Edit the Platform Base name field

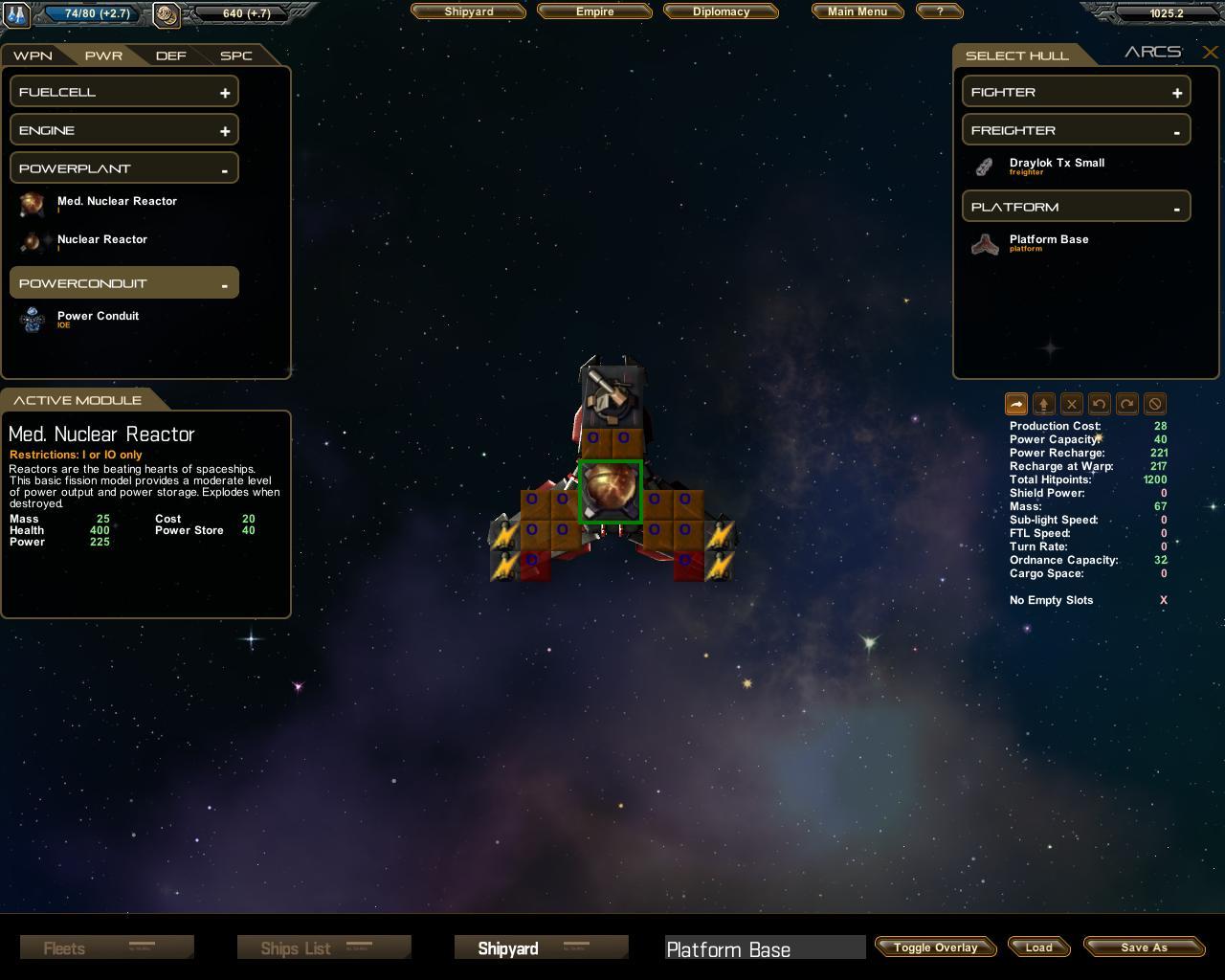765,948
